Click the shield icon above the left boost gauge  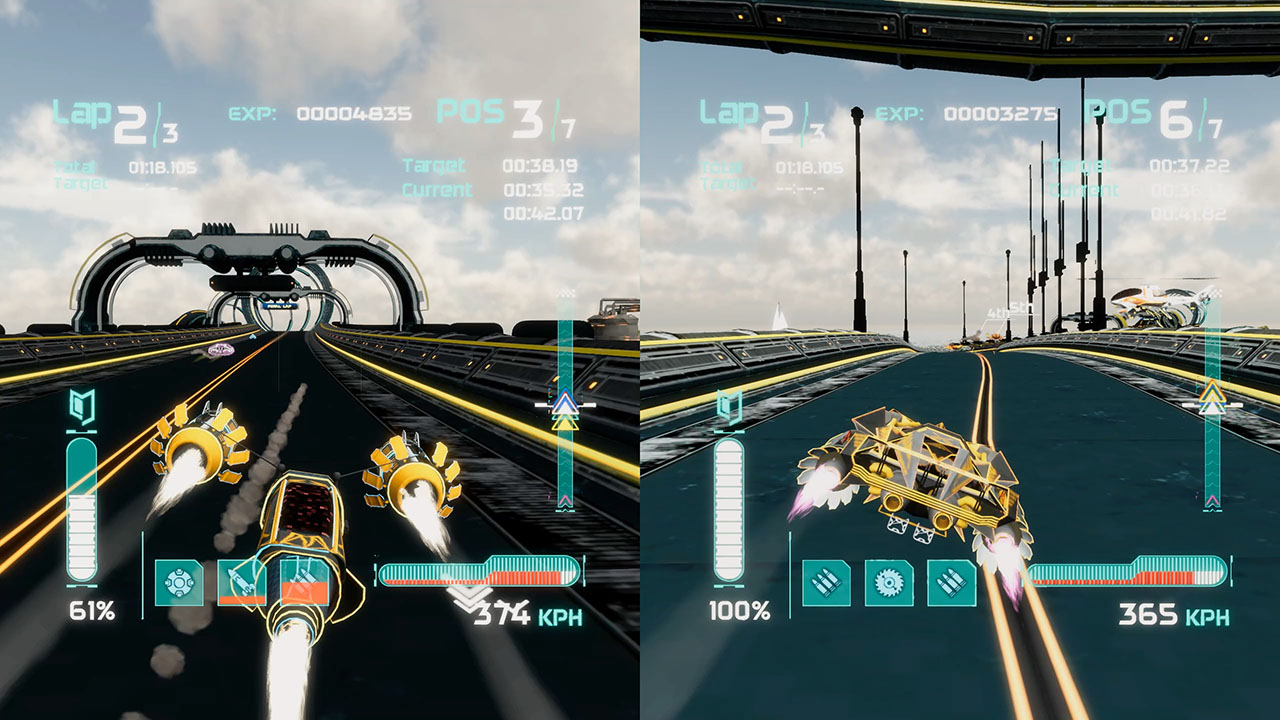82,405
